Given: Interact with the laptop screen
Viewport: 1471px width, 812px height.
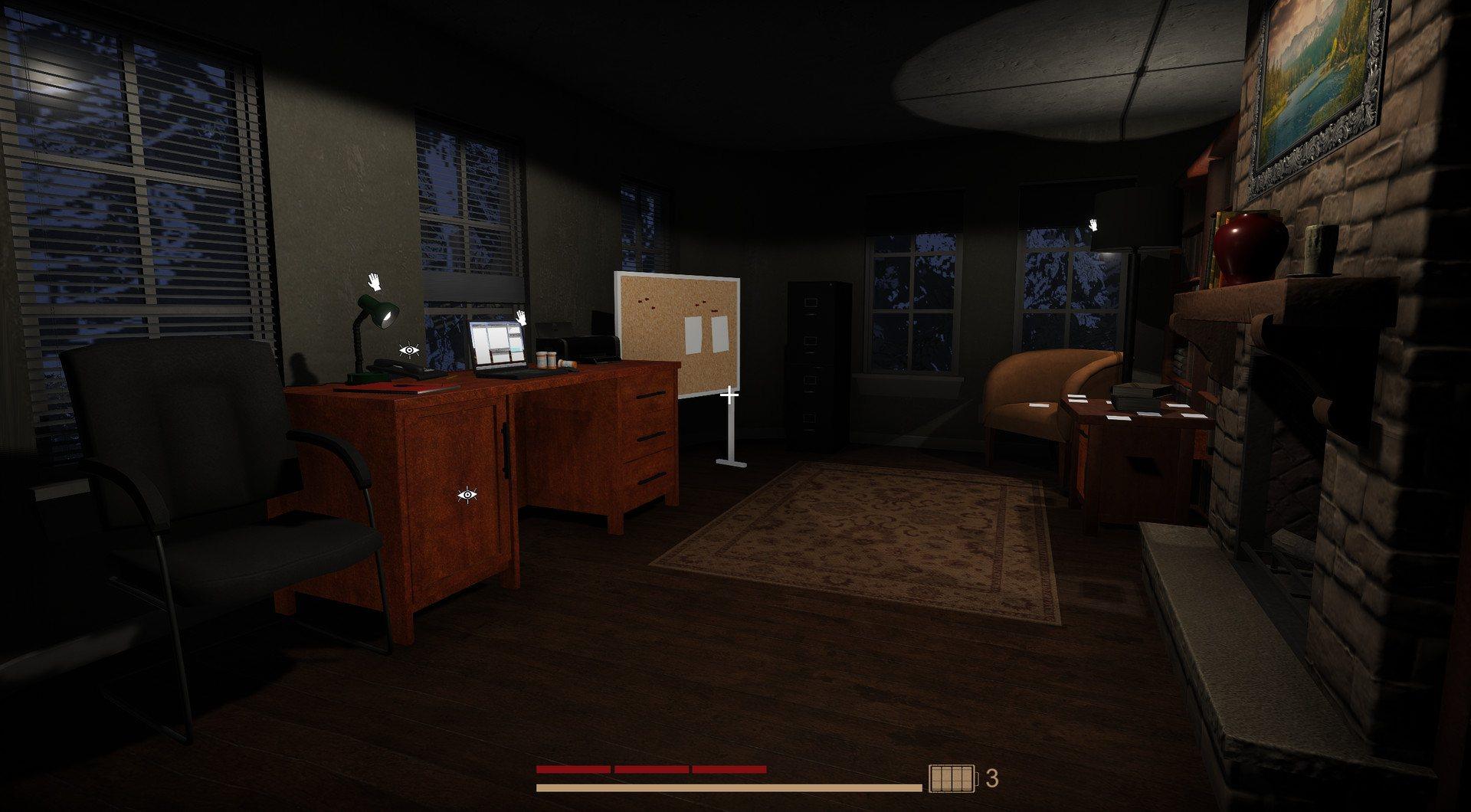Looking at the screenshot, I should pos(498,345).
